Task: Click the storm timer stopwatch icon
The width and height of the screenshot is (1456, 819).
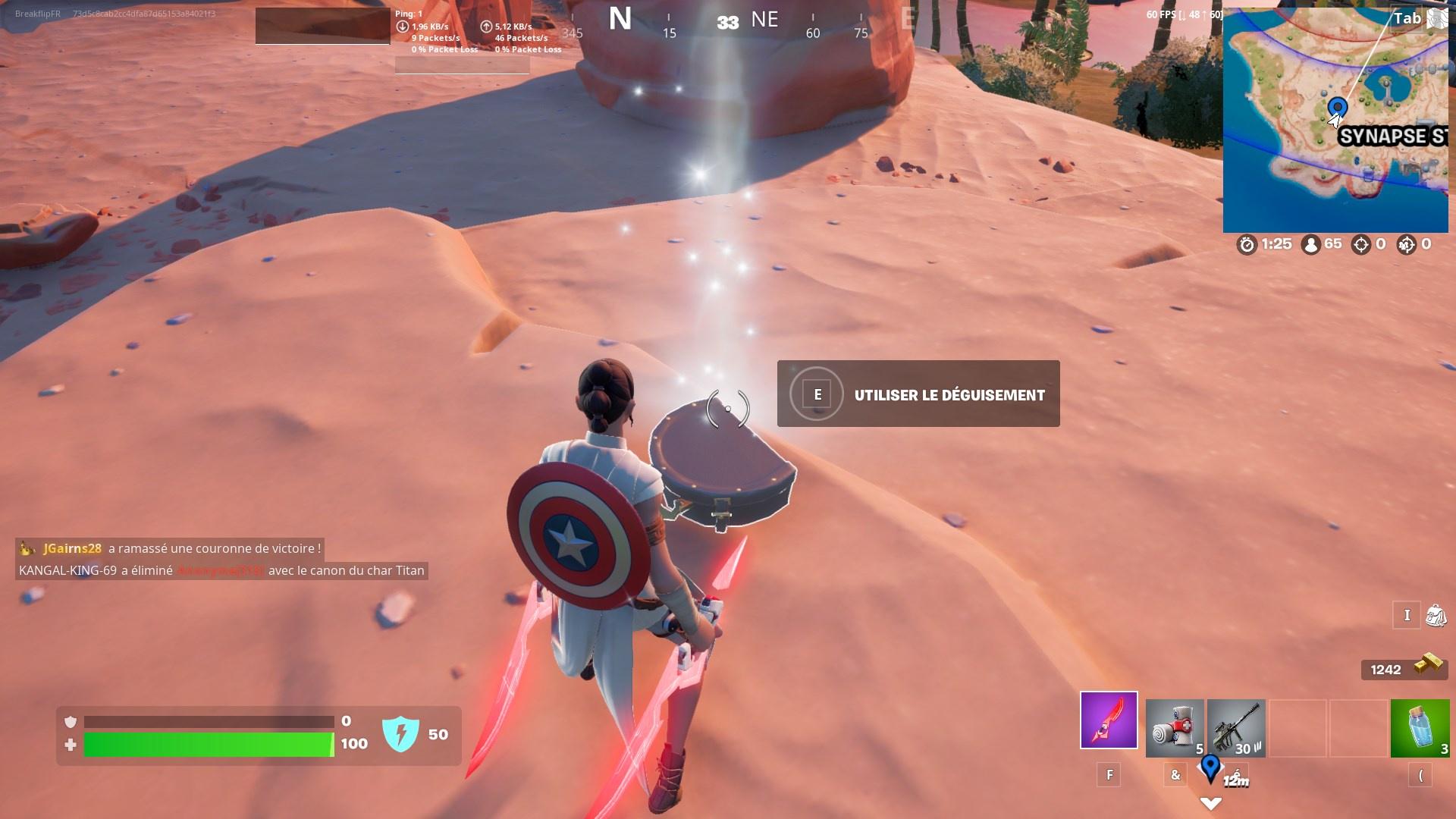Action: [x=1245, y=244]
